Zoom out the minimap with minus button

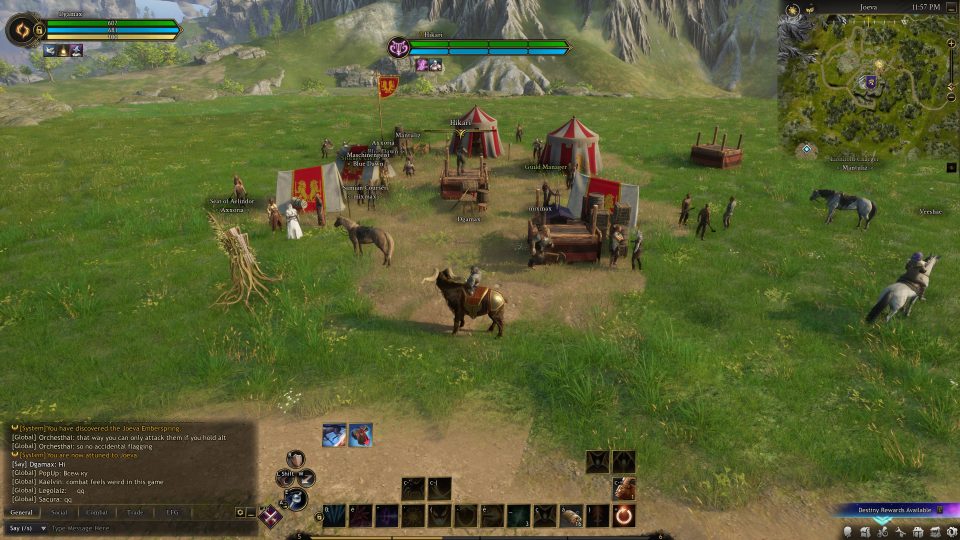tap(952, 97)
